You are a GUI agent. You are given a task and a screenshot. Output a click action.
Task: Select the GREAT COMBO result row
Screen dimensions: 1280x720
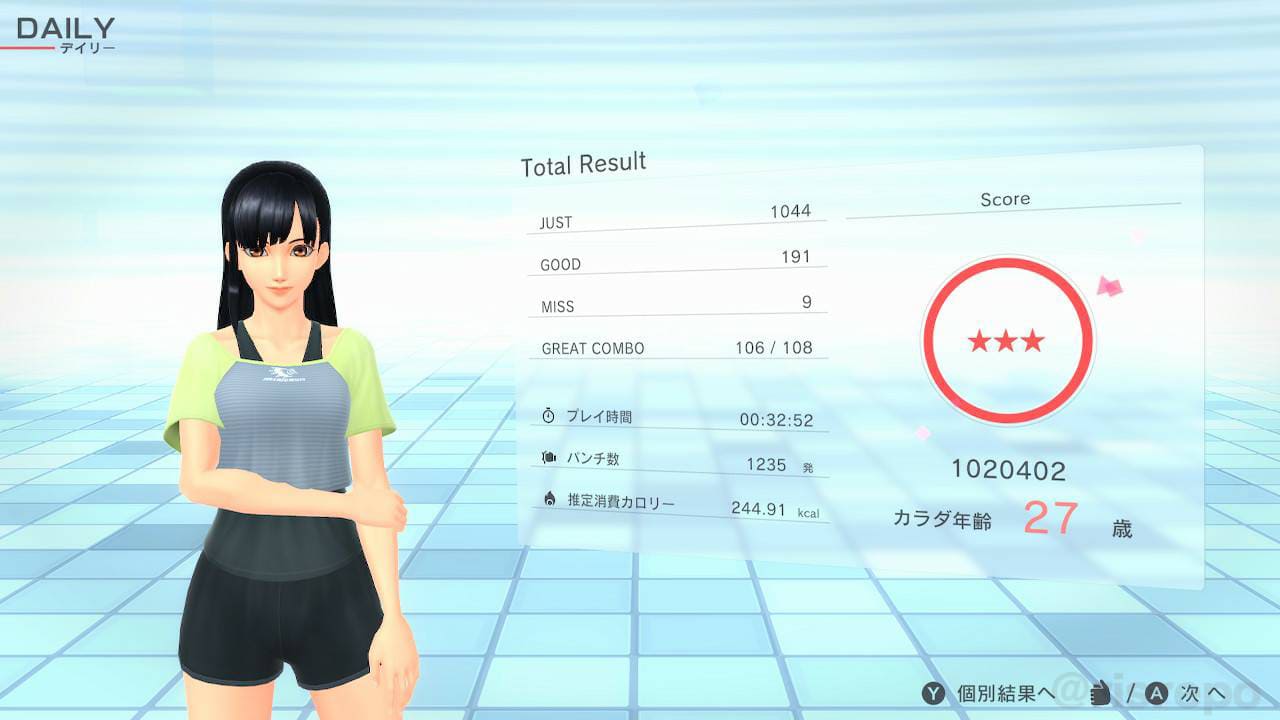pyautogui.click(x=676, y=347)
